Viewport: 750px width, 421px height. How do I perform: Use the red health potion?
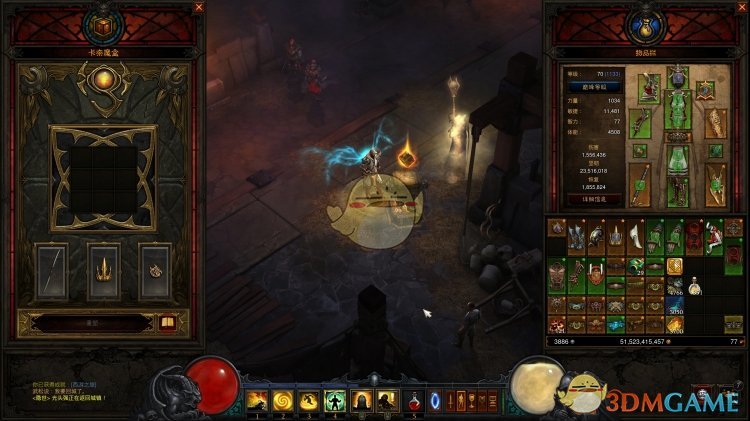tap(414, 401)
